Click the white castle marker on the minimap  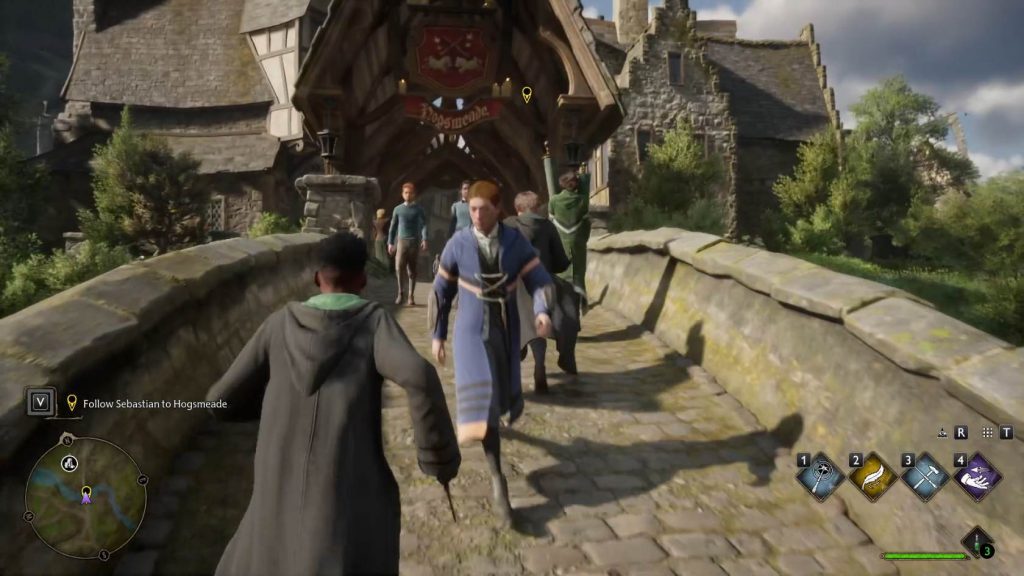[x=70, y=462]
